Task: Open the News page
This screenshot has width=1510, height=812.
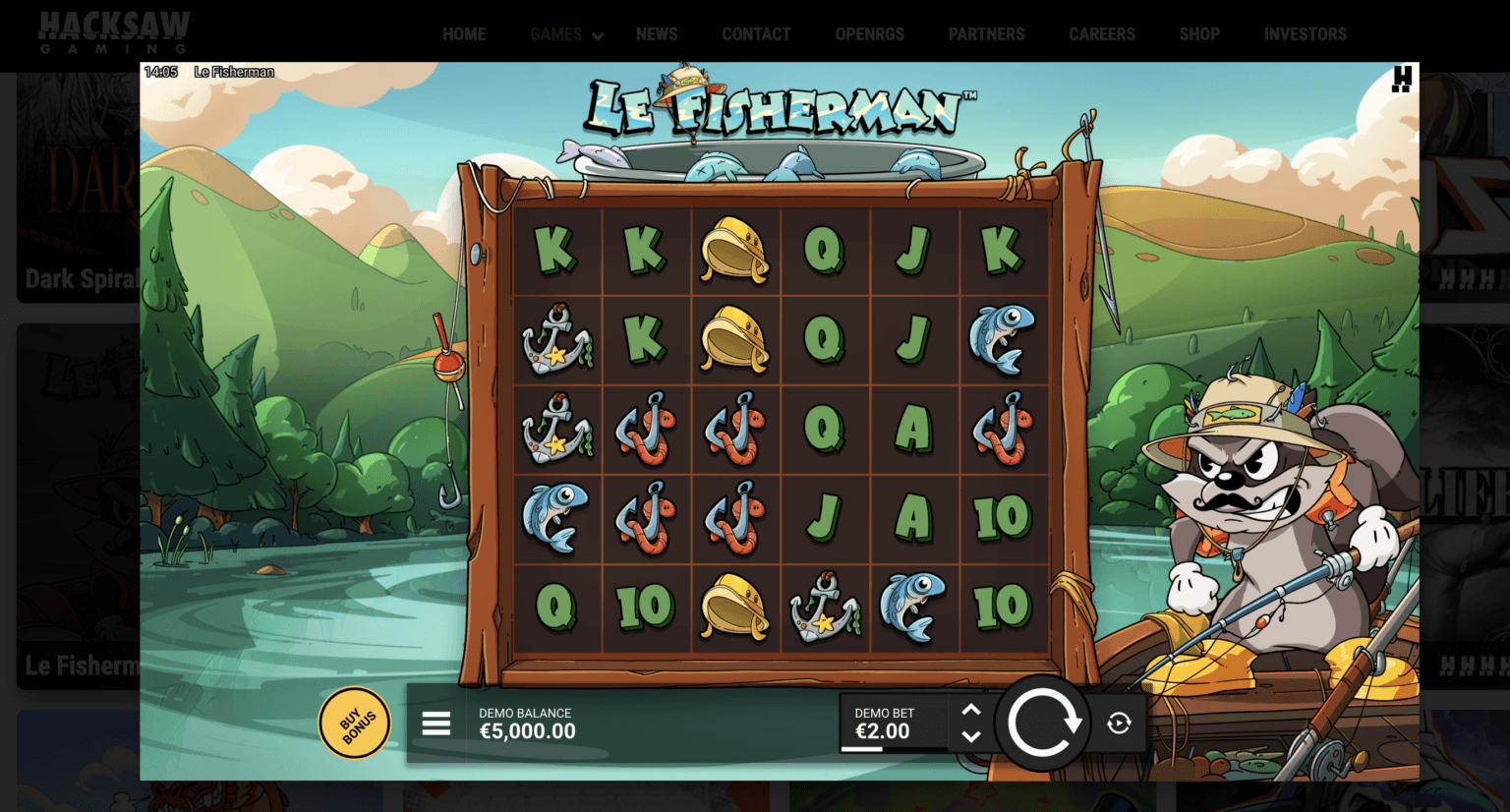Action: (x=657, y=34)
